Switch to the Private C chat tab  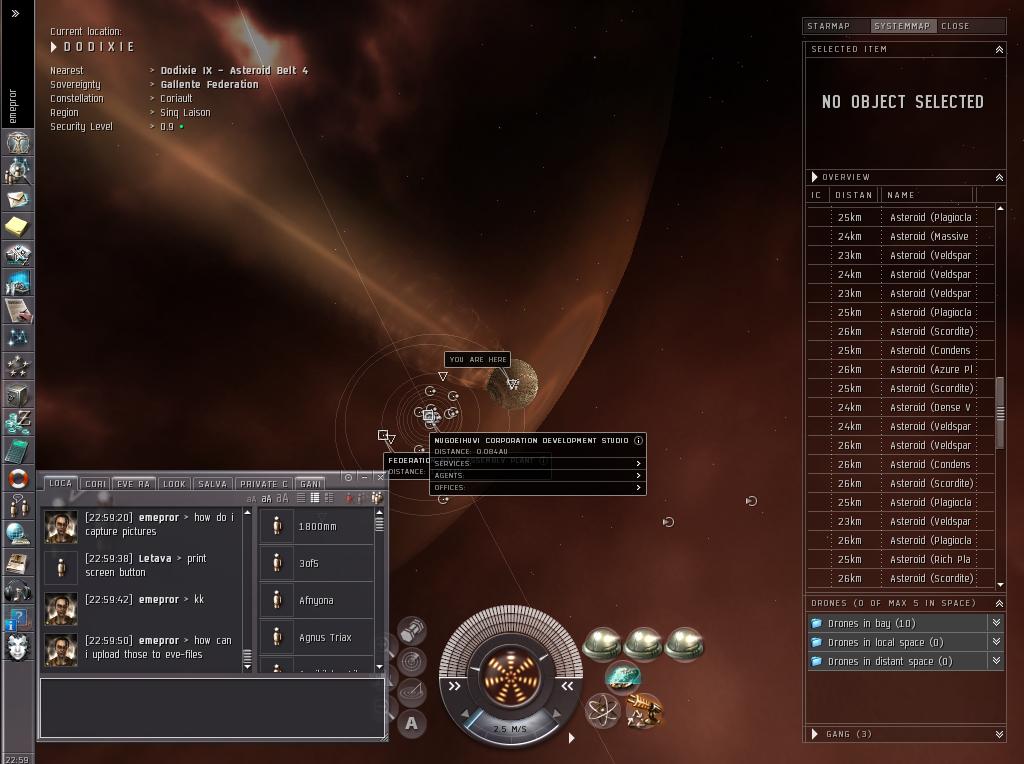264,484
